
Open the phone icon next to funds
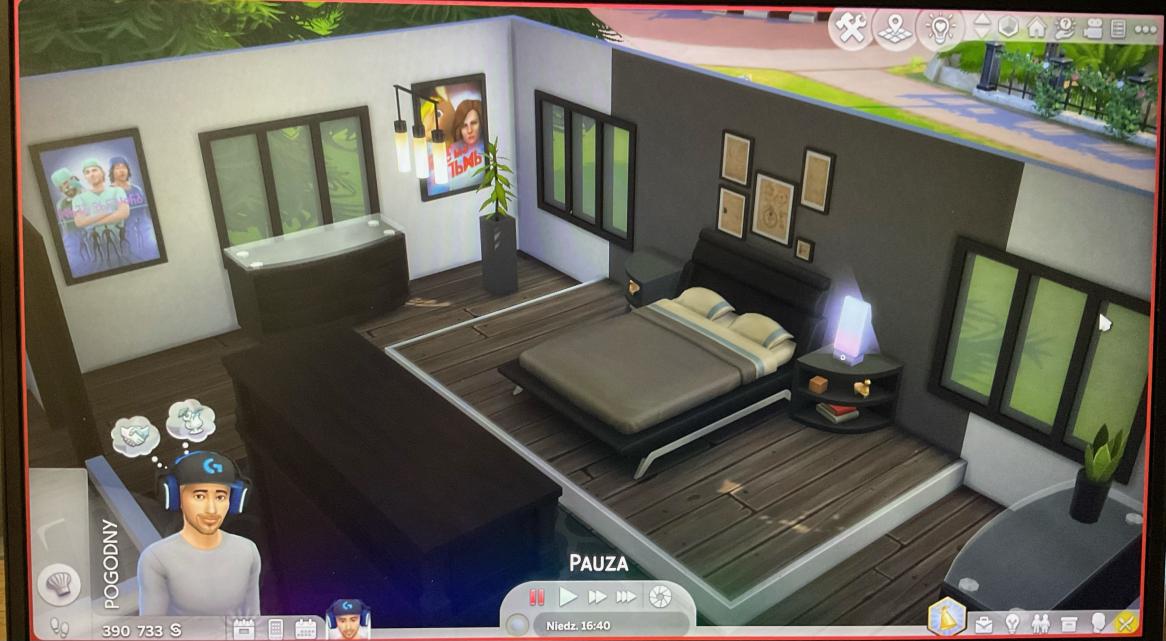coord(275,629)
